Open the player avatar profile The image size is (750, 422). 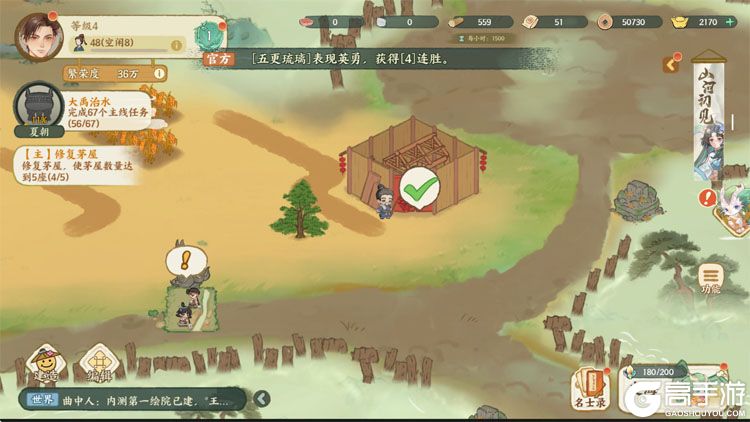[39, 36]
